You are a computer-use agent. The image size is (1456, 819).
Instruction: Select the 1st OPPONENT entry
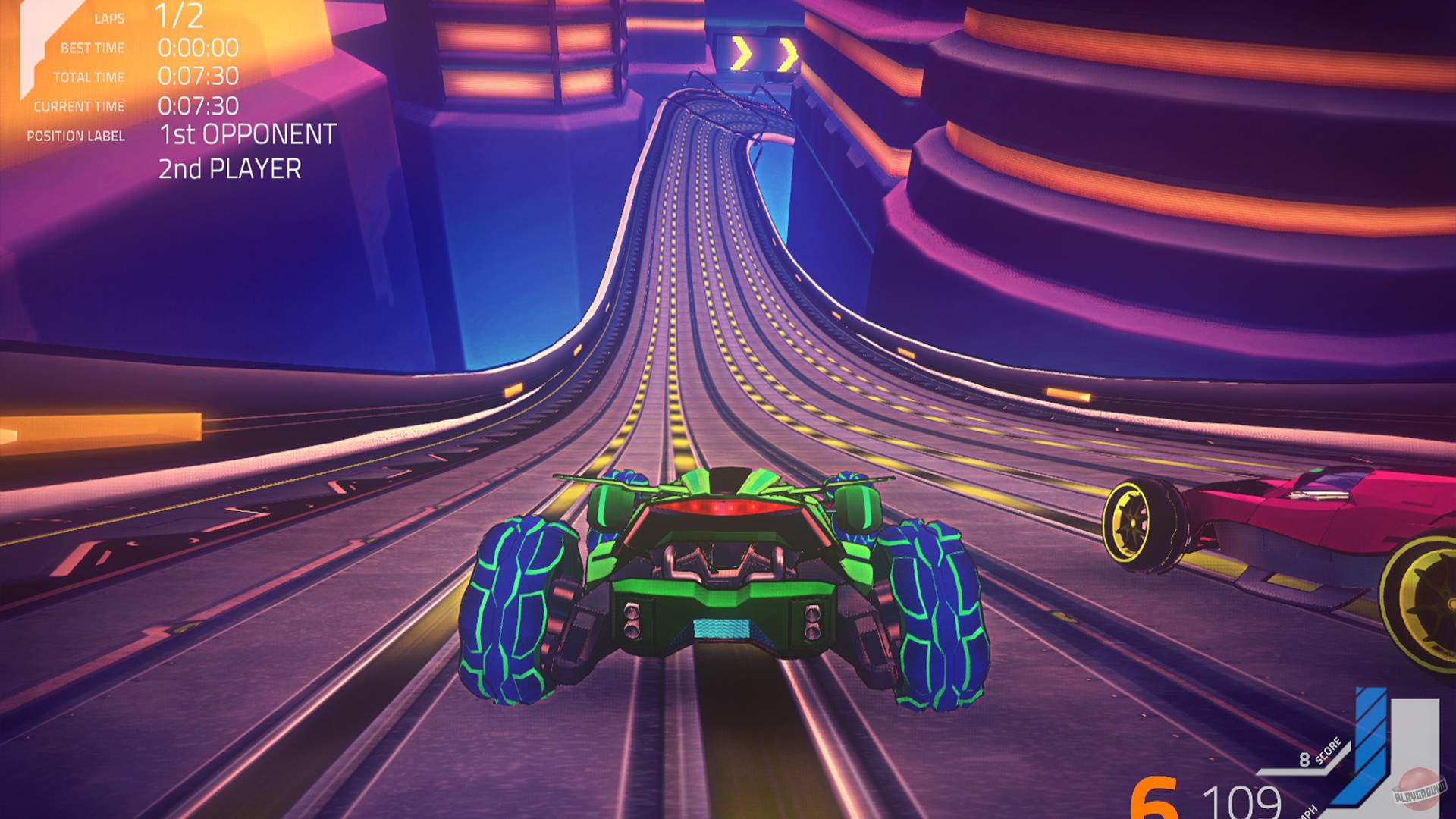(249, 136)
